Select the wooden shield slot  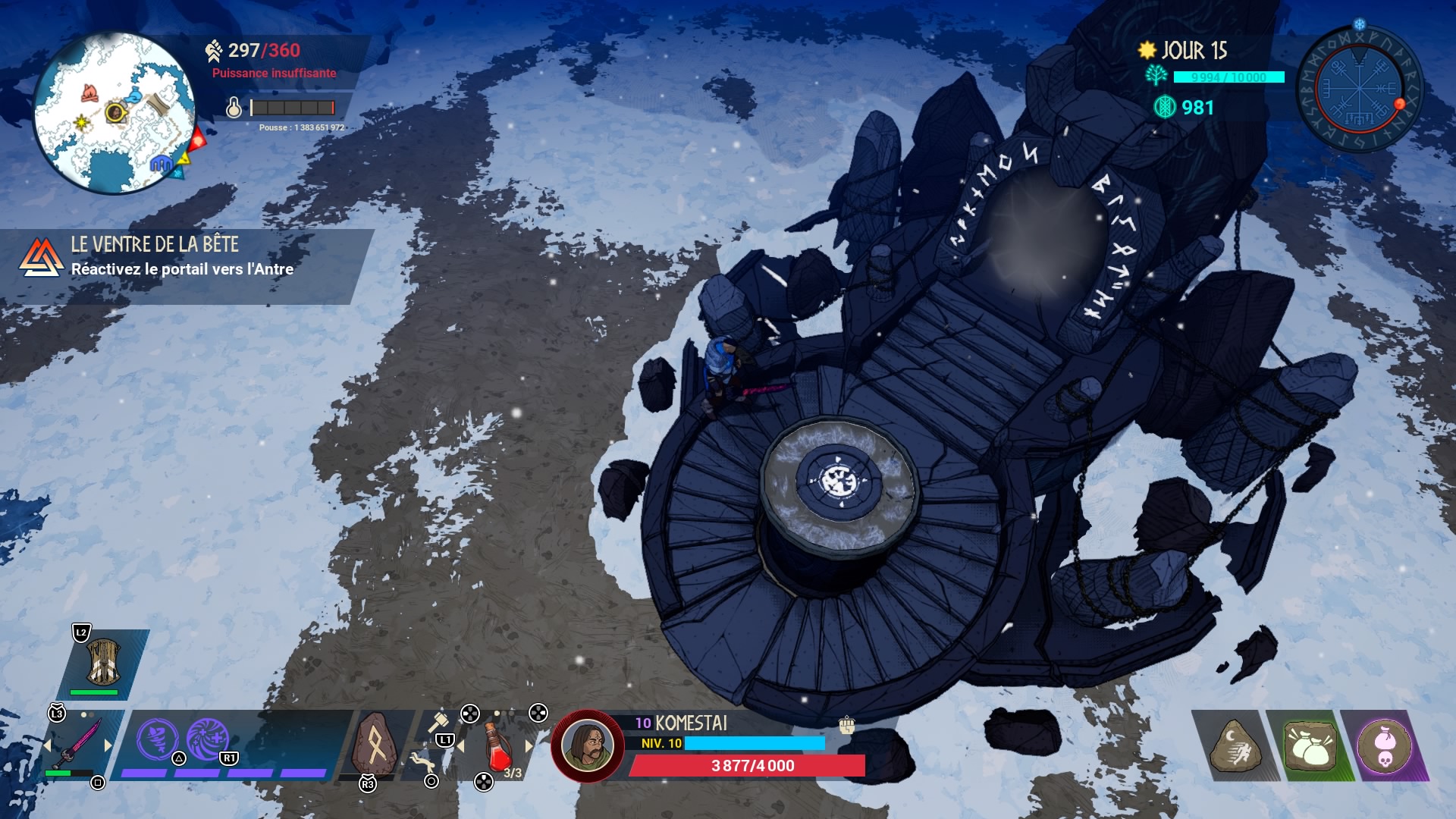[103, 661]
